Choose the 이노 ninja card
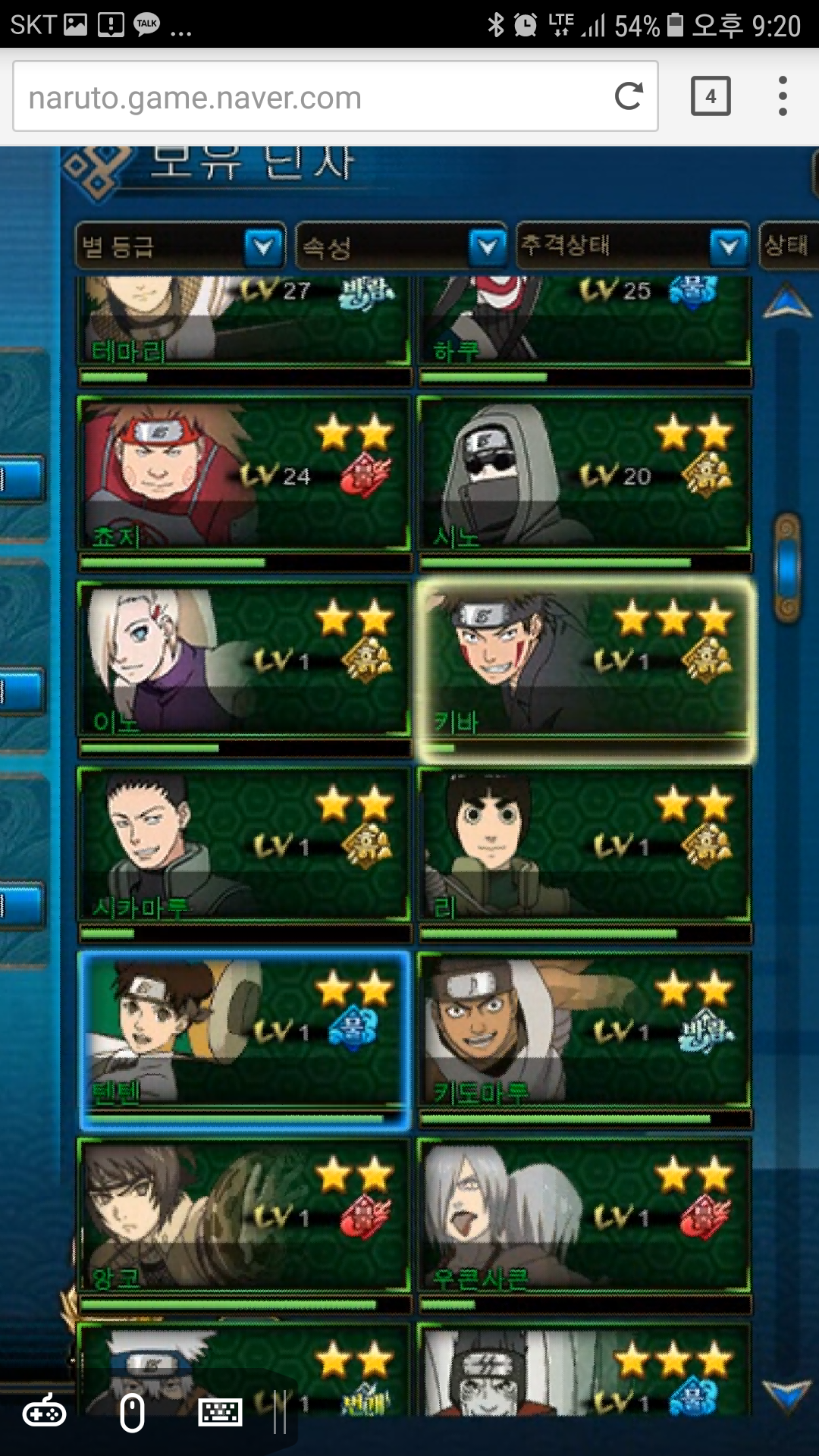 [244, 659]
